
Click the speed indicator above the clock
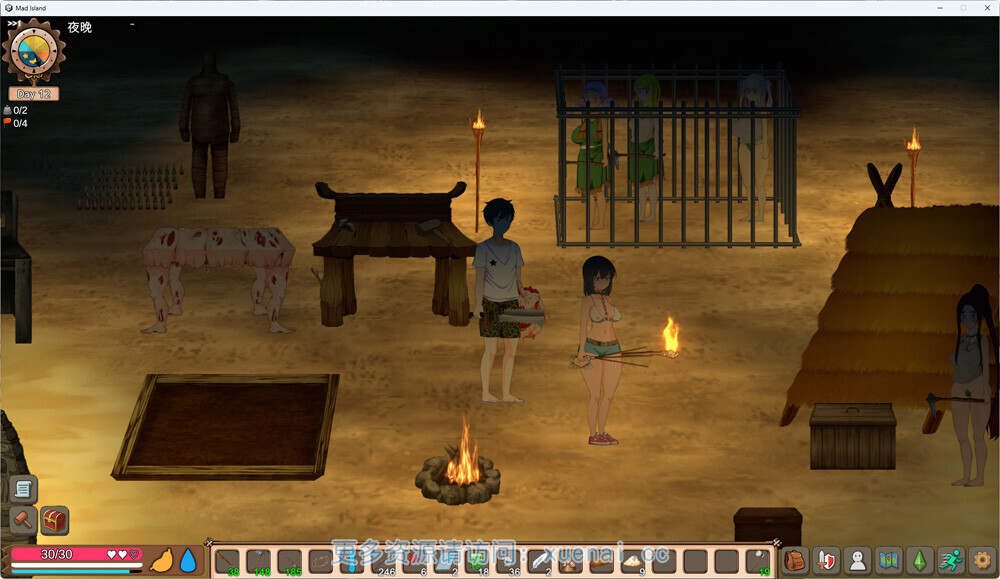click(x=14, y=23)
